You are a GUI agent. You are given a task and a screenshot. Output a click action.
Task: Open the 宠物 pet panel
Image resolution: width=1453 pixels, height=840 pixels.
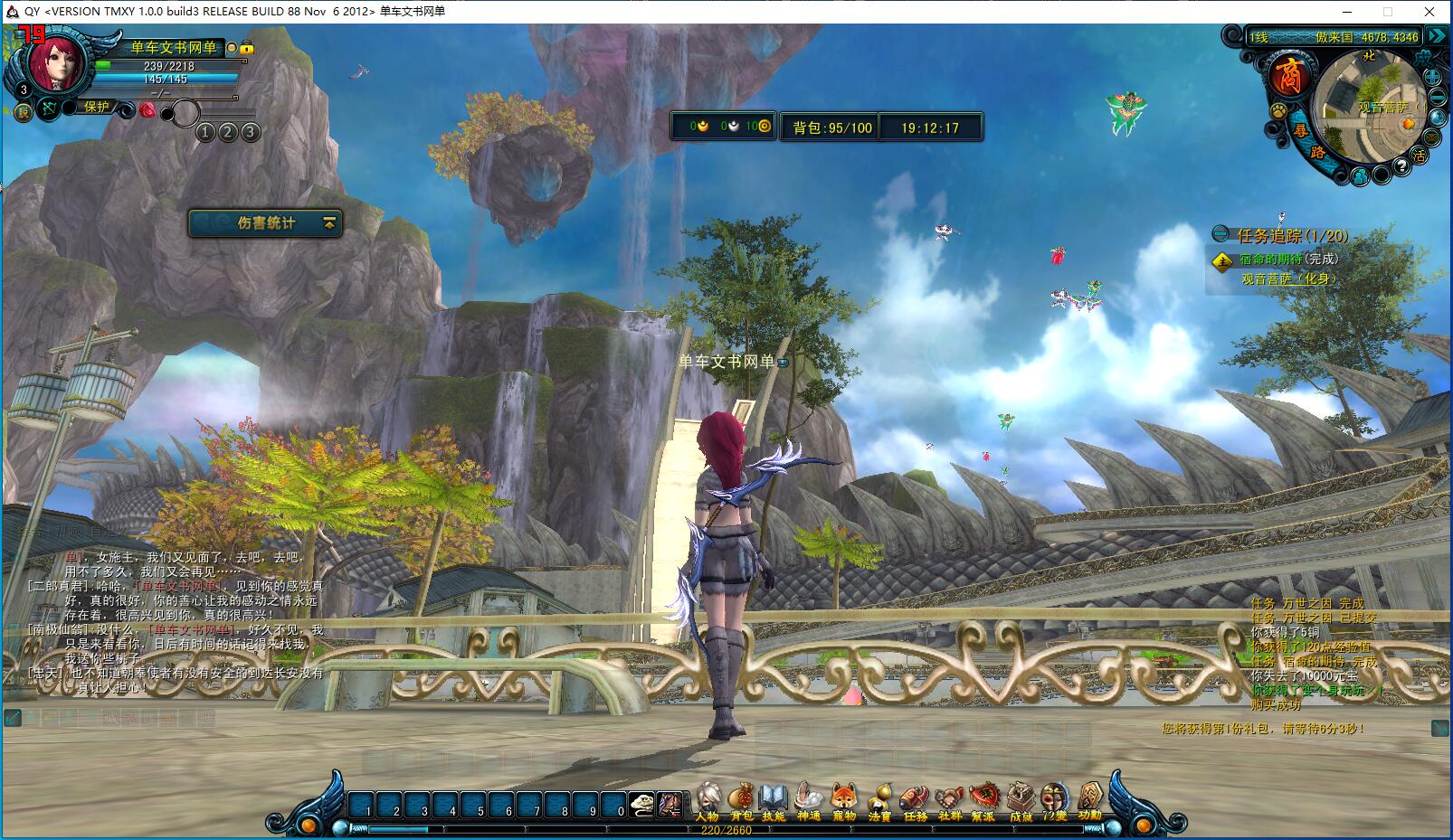843,801
